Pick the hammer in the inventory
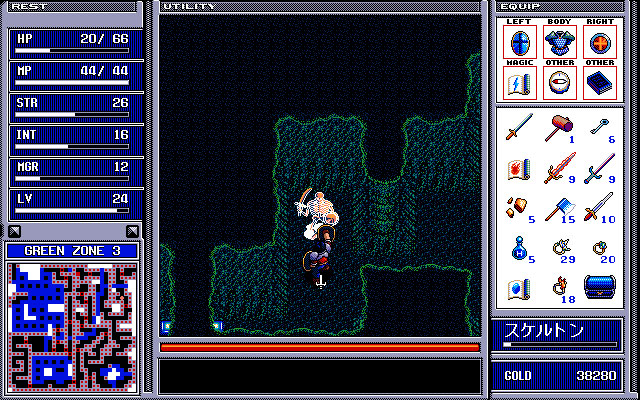640x400 pixels. [559, 128]
